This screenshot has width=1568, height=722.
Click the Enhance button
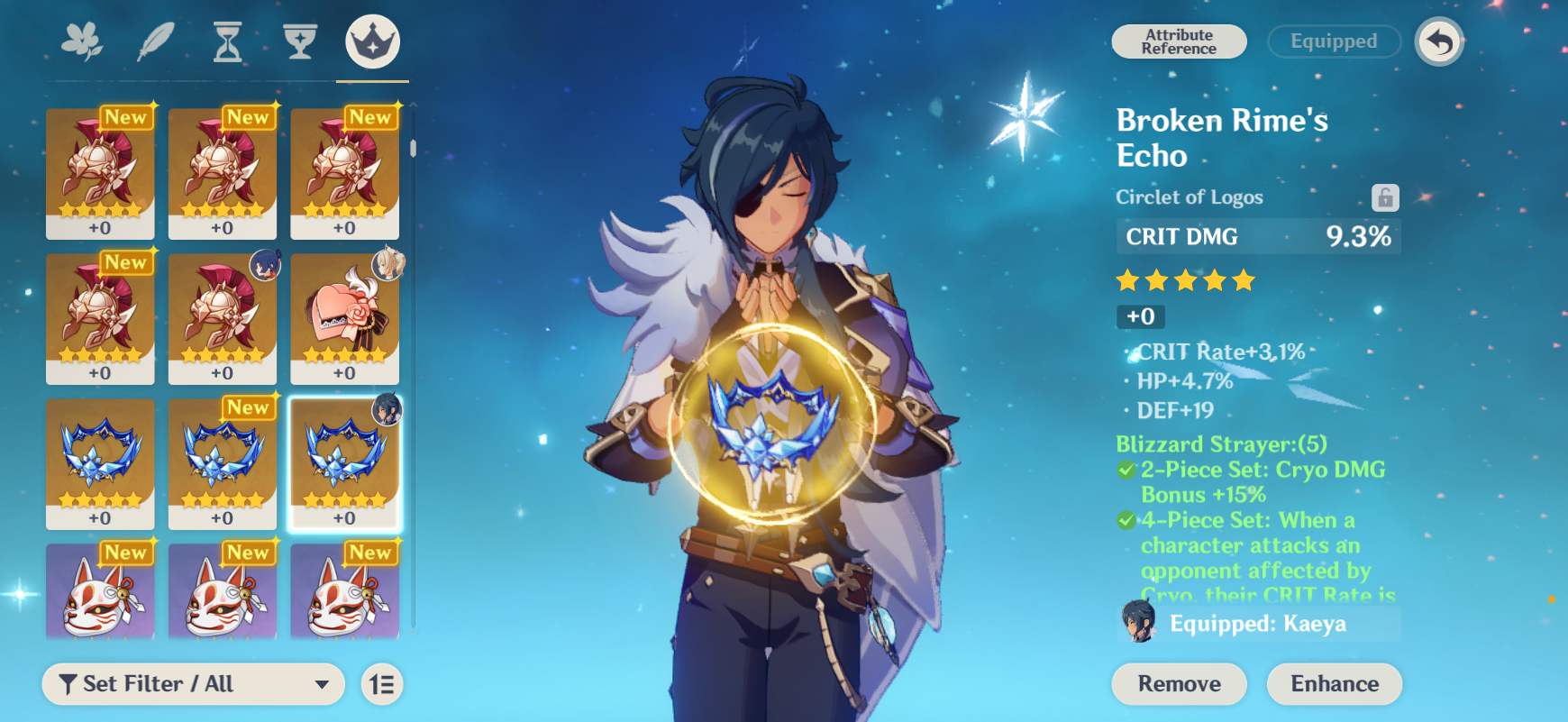click(x=1334, y=684)
